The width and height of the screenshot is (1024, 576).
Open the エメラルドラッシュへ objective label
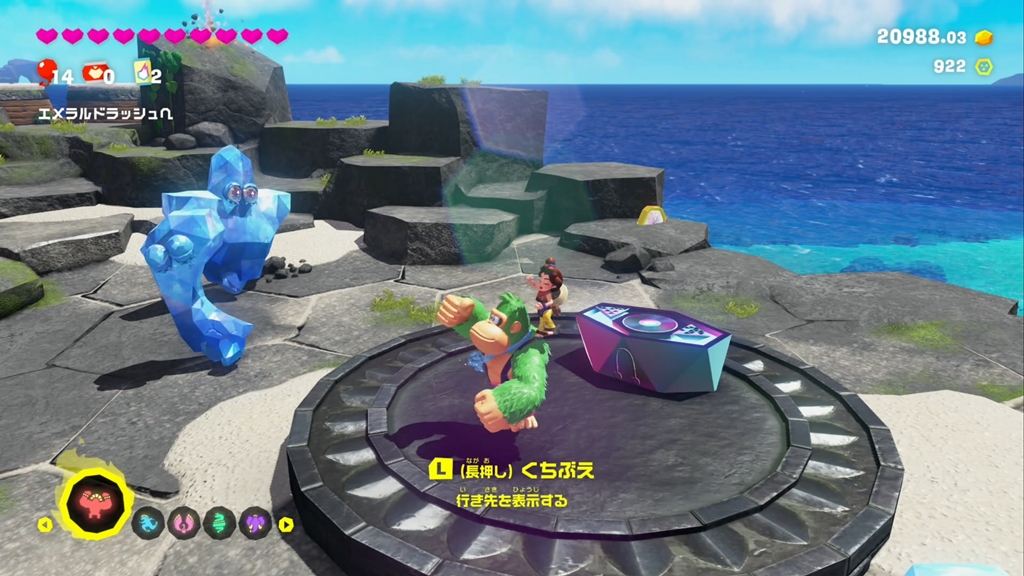[x=105, y=114]
